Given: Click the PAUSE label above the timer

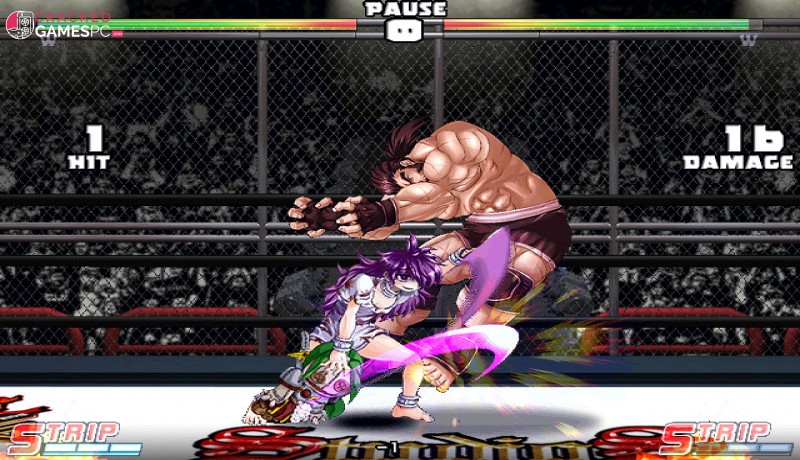Looking at the screenshot, I should [x=405, y=9].
